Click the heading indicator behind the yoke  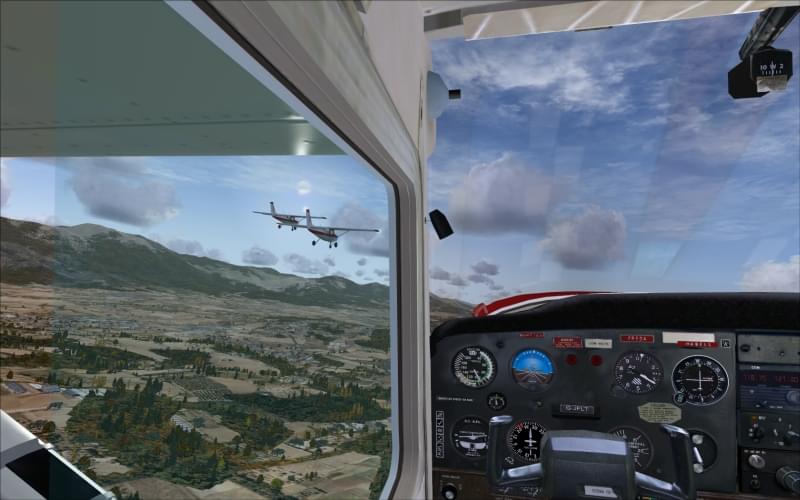click(x=526, y=438)
